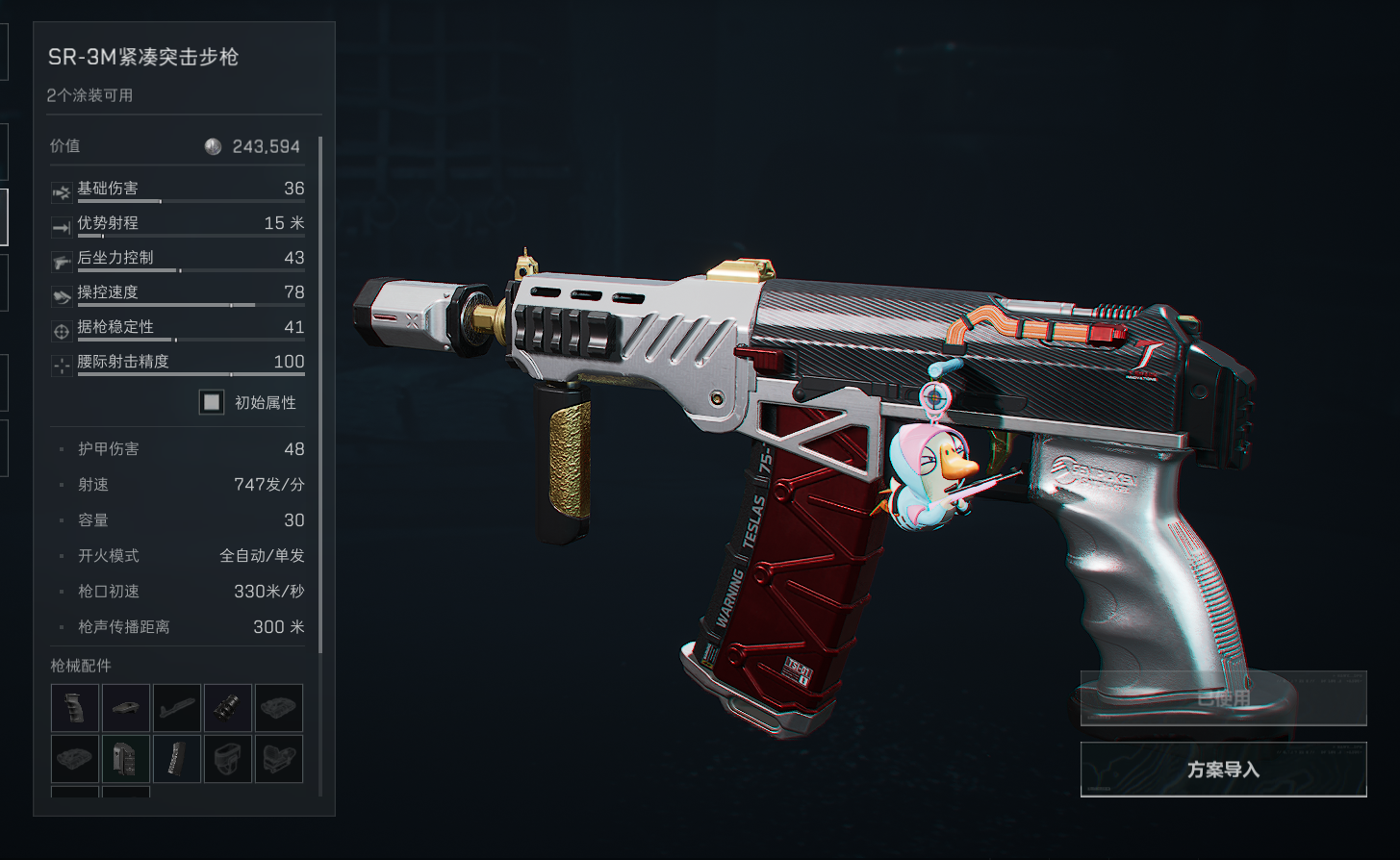Open the muzzle device attachment slot
This screenshot has width=1400, height=860.
point(228,708)
